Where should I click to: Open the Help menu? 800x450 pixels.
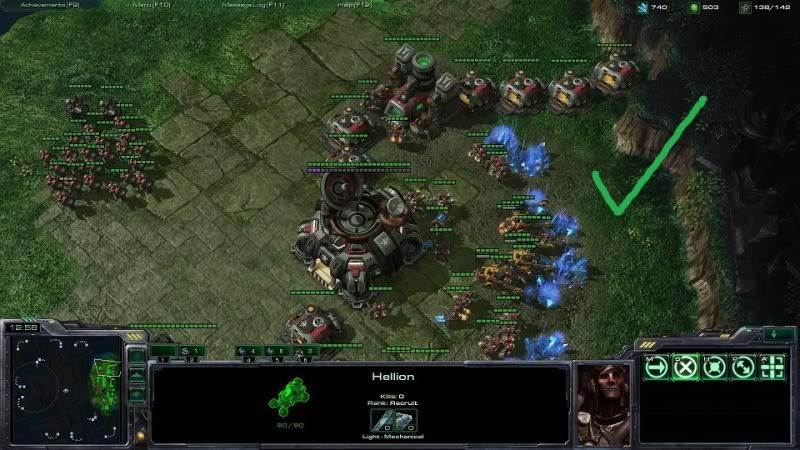(356, 6)
